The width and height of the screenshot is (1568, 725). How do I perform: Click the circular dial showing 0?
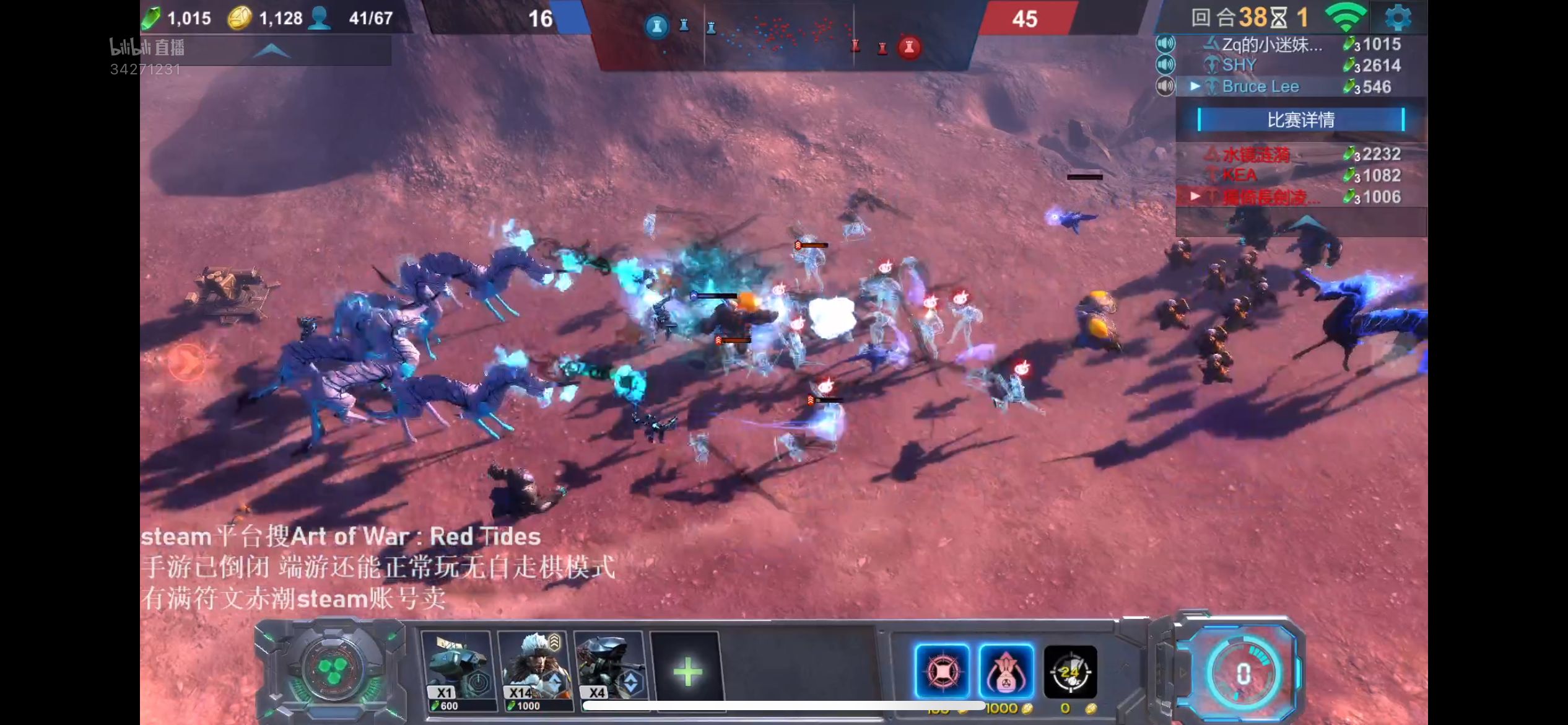click(x=1243, y=674)
